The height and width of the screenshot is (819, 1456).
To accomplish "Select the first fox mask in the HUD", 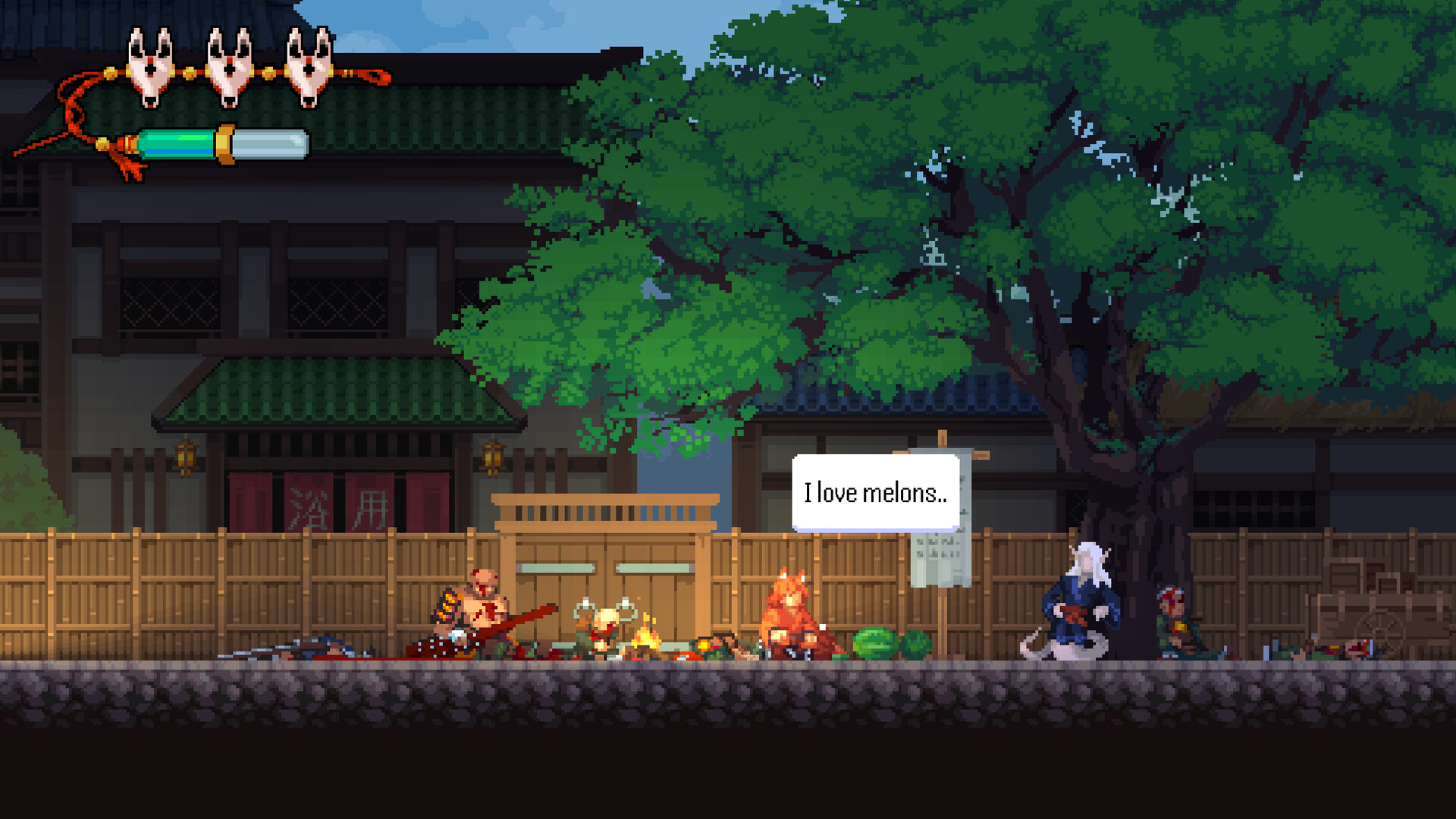I will pyautogui.click(x=152, y=64).
